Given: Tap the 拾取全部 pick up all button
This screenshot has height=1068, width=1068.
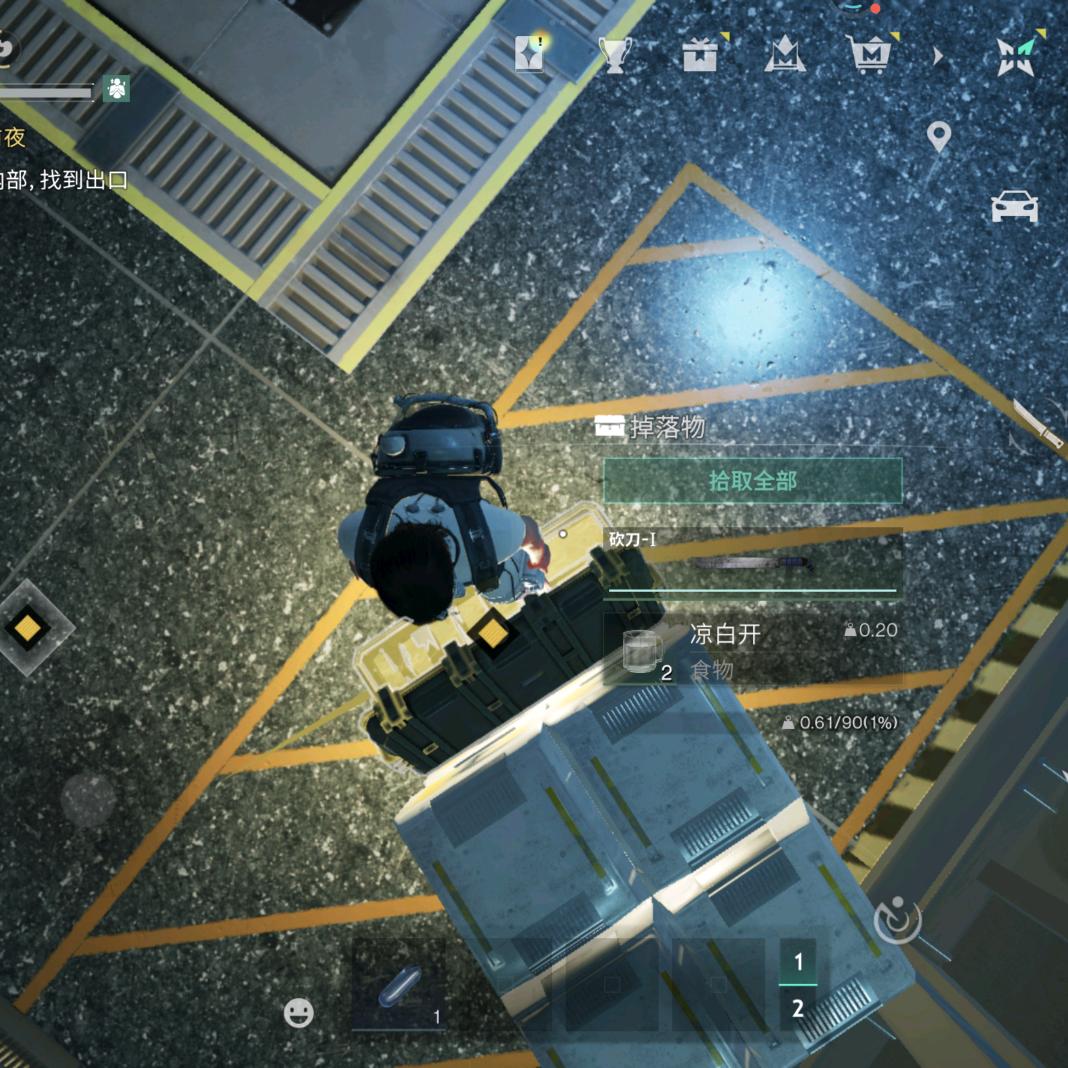Looking at the screenshot, I should point(752,481).
